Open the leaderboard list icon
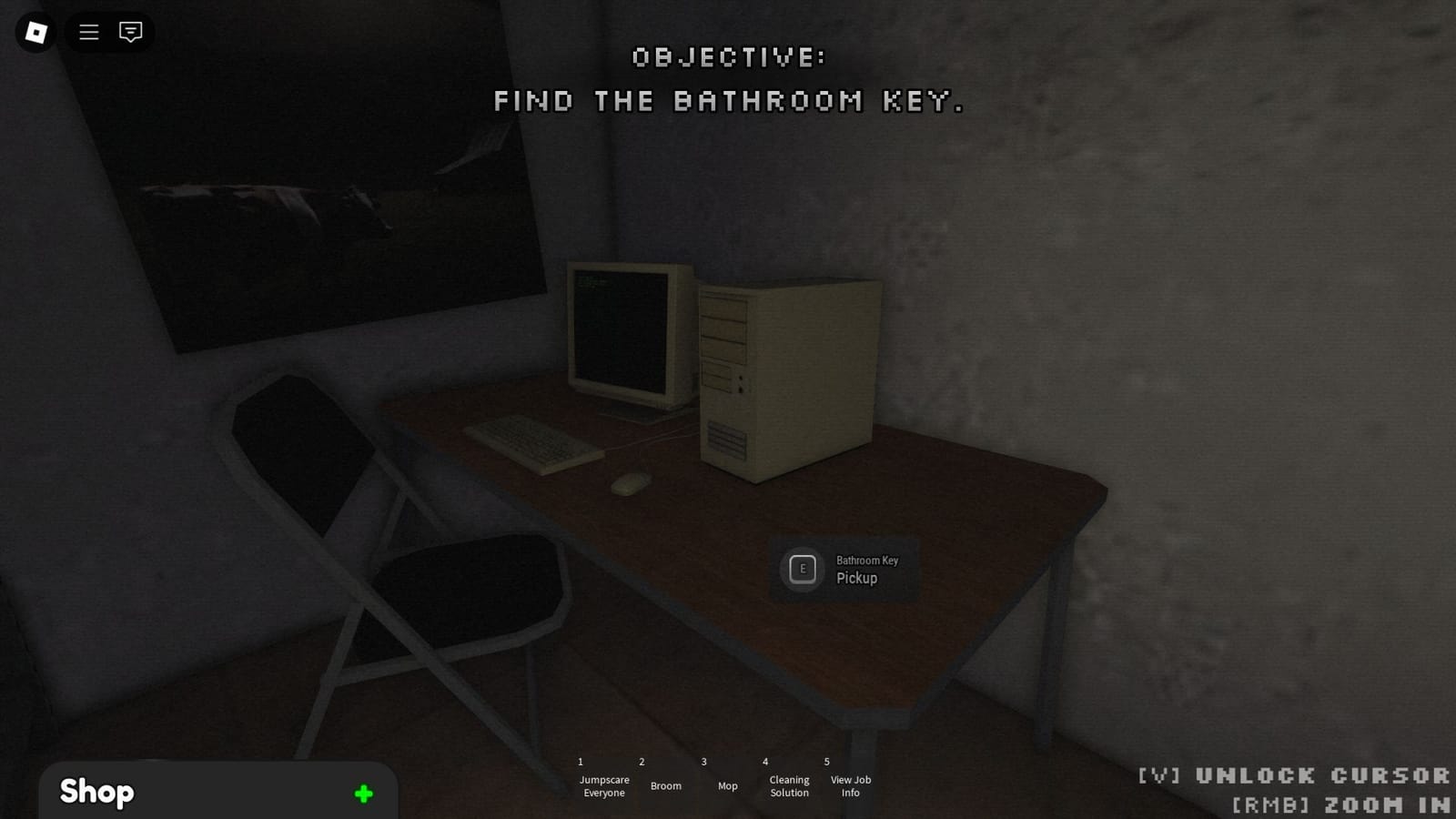 [88, 33]
